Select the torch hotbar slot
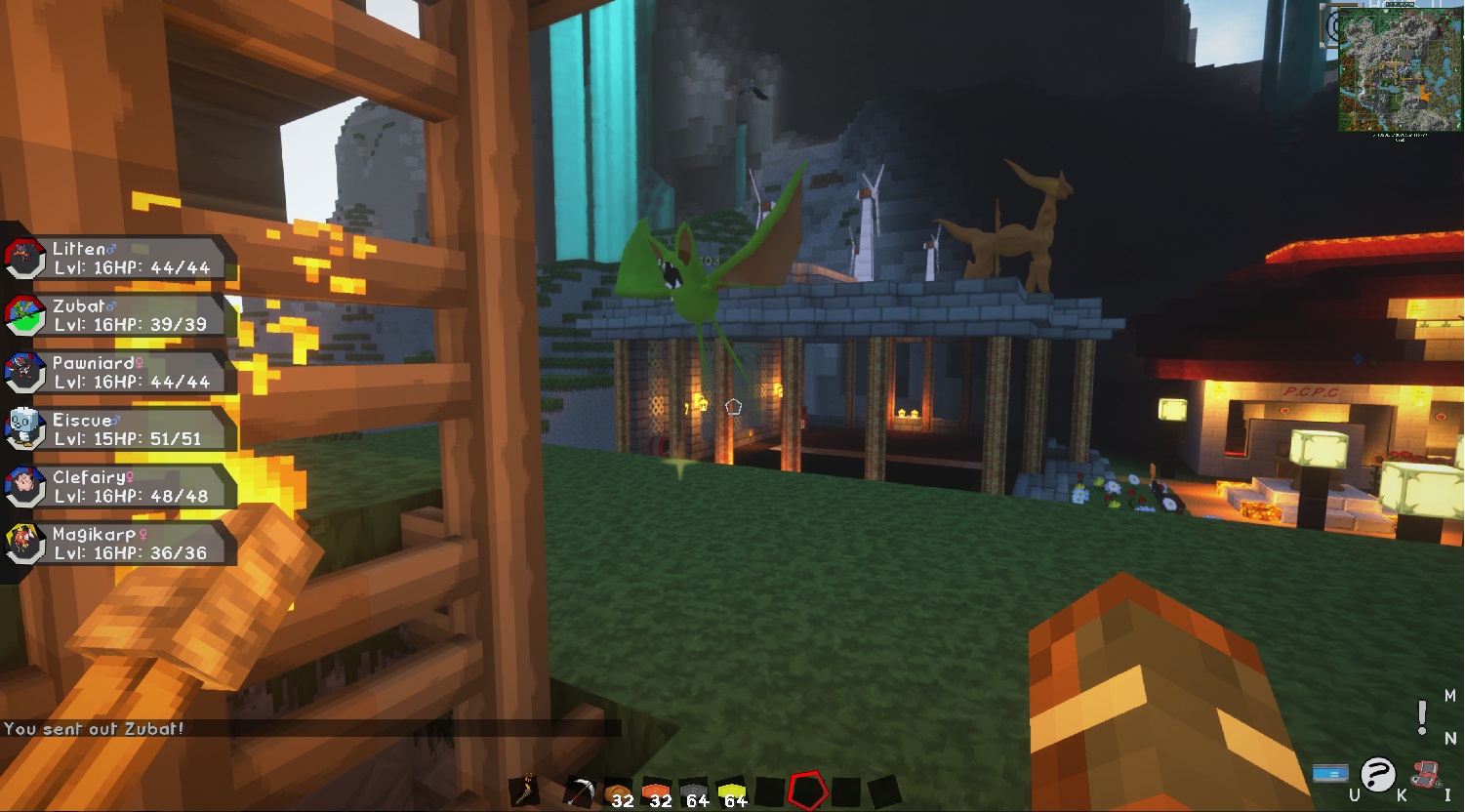The image size is (1465, 812). [526, 790]
